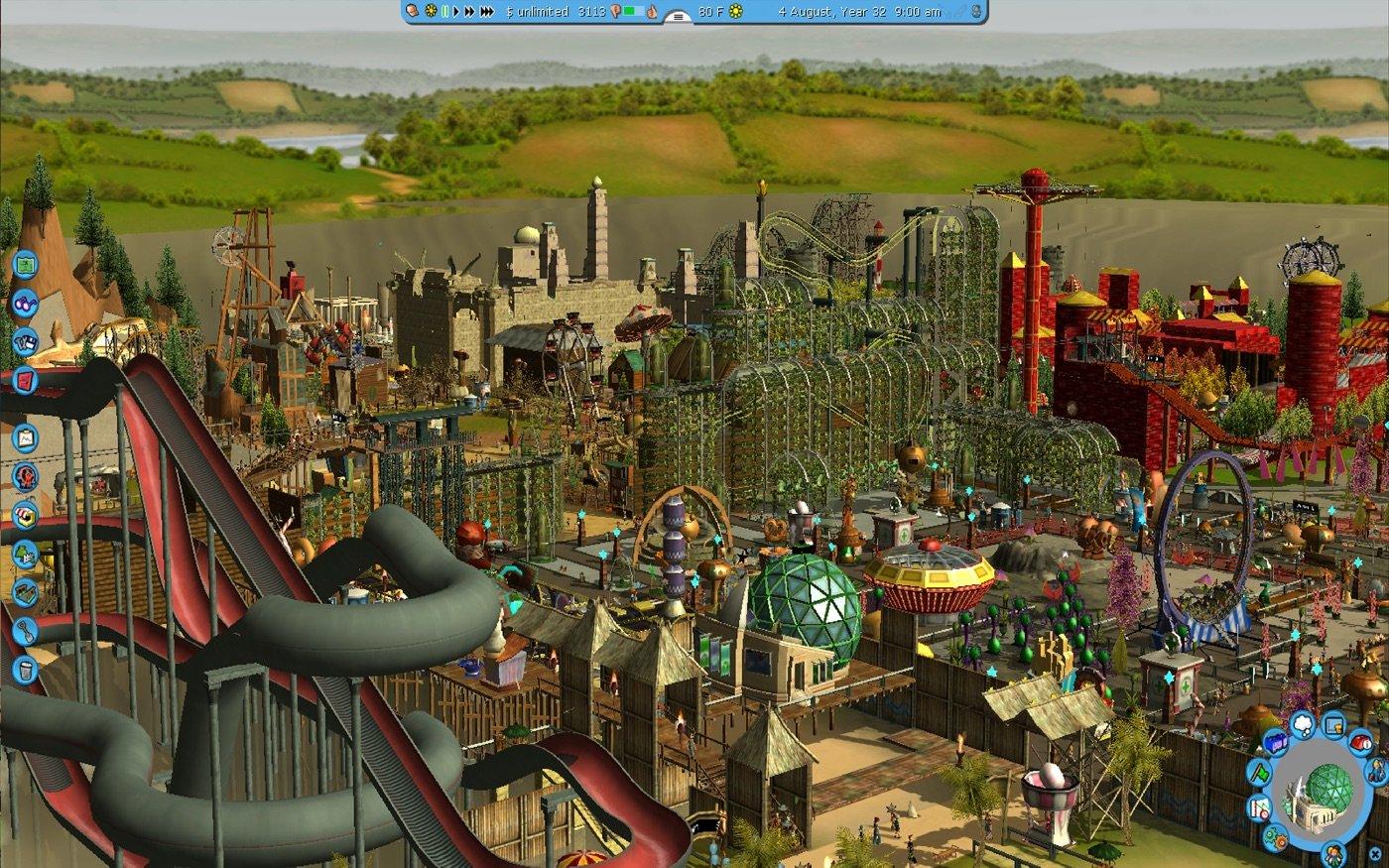Pause the game simulation
This screenshot has height=868, width=1389.
[444, 14]
